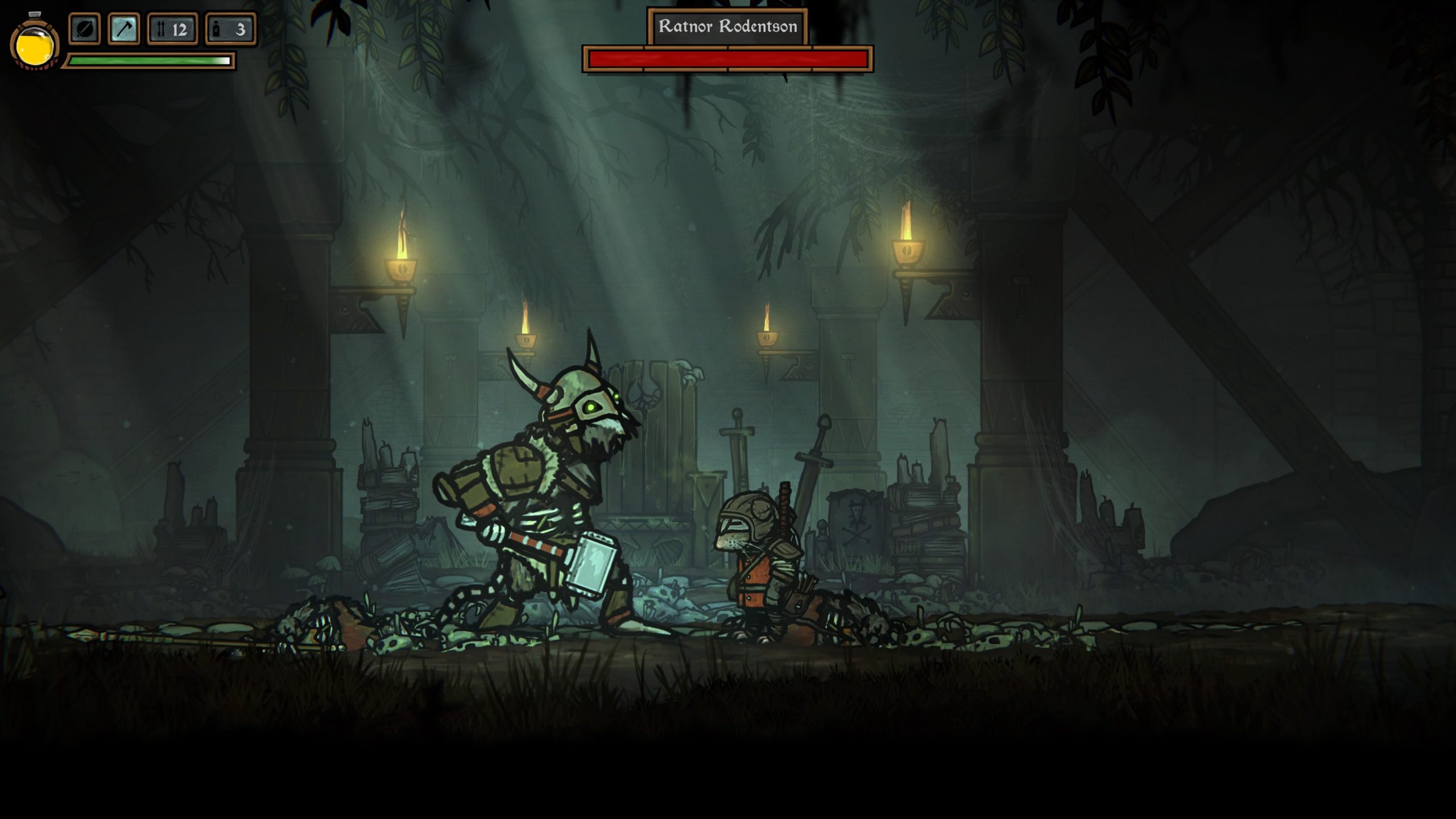
Task: Toggle the axe slot selection highlight
Action: tap(125, 30)
